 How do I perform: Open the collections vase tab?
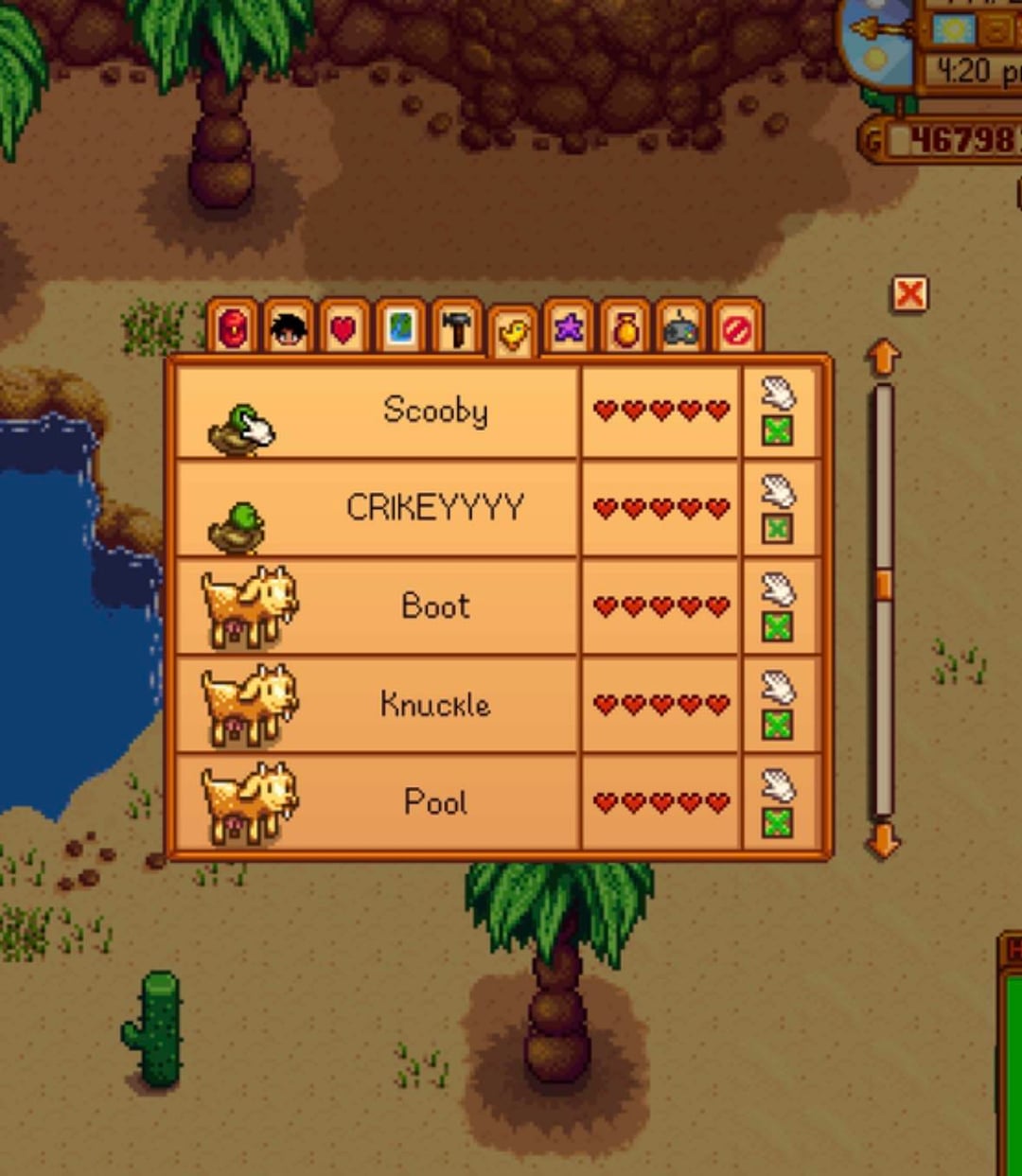[x=625, y=329]
